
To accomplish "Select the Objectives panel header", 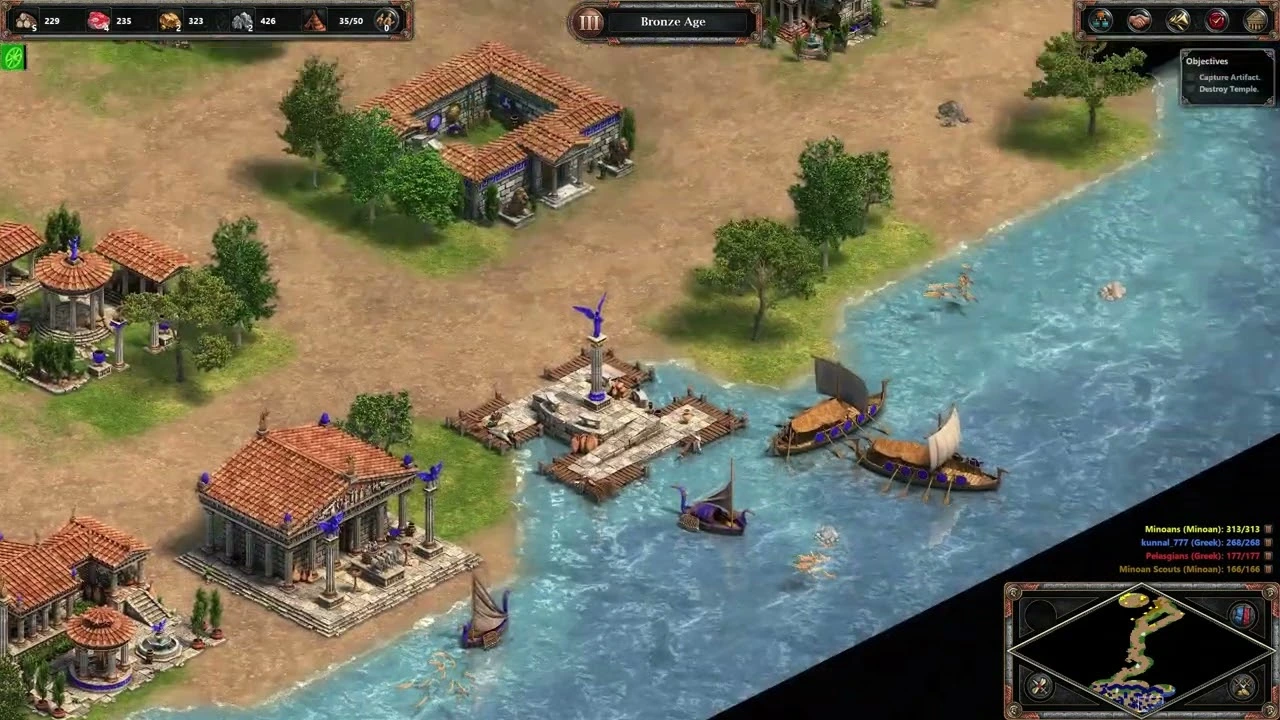I will pyautogui.click(x=1207, y=61).
